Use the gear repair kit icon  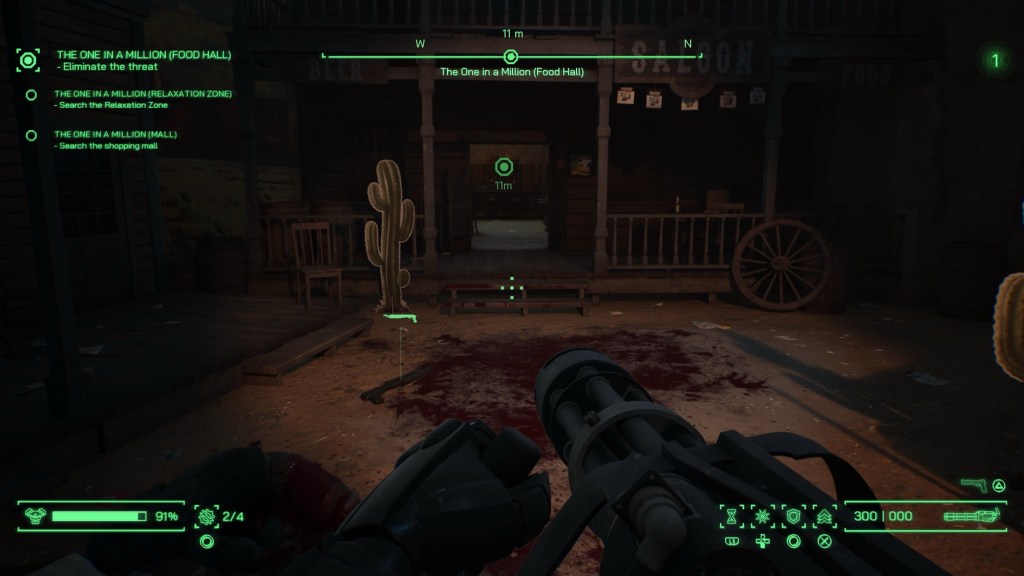pyautogui.click(x=207, y=516)
